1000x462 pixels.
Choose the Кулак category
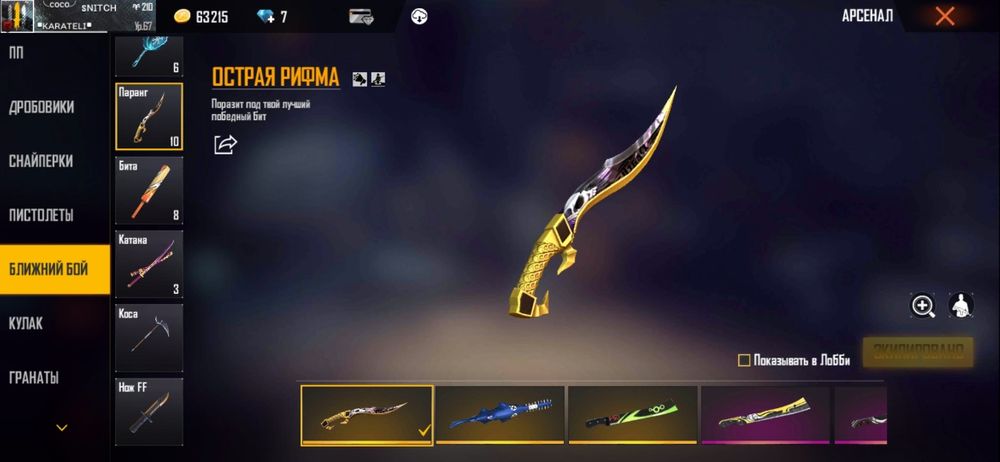pyautogui.click(x=26, y=323)
